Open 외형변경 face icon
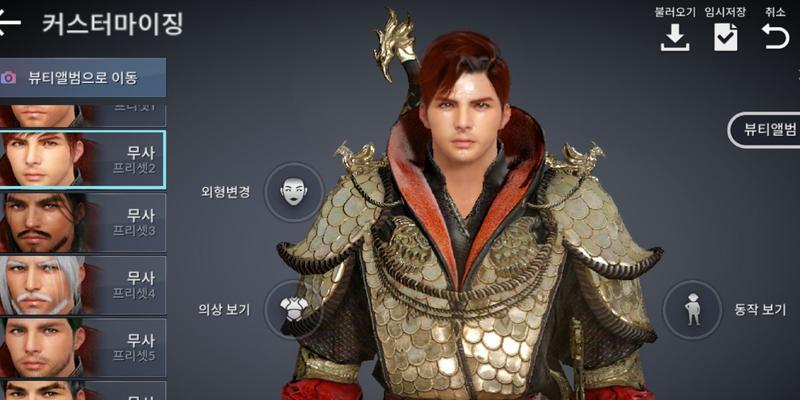 coord(293,191)
